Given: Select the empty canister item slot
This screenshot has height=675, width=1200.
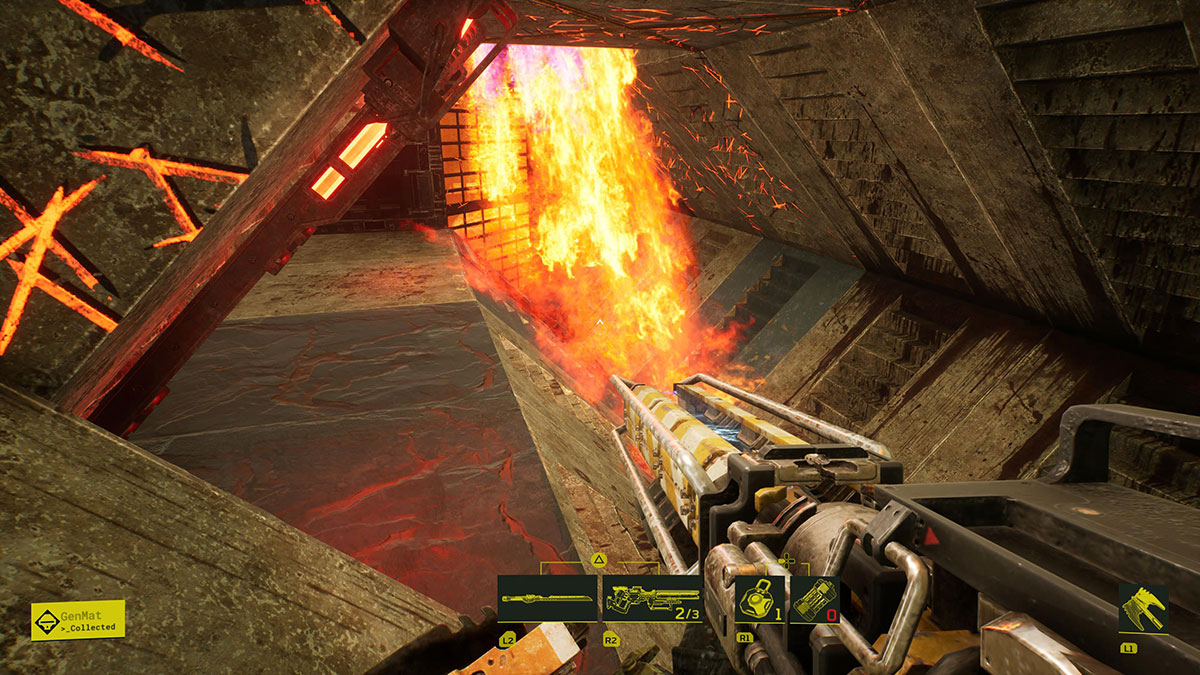Looking at the screenshot, I should coord(814,599).
